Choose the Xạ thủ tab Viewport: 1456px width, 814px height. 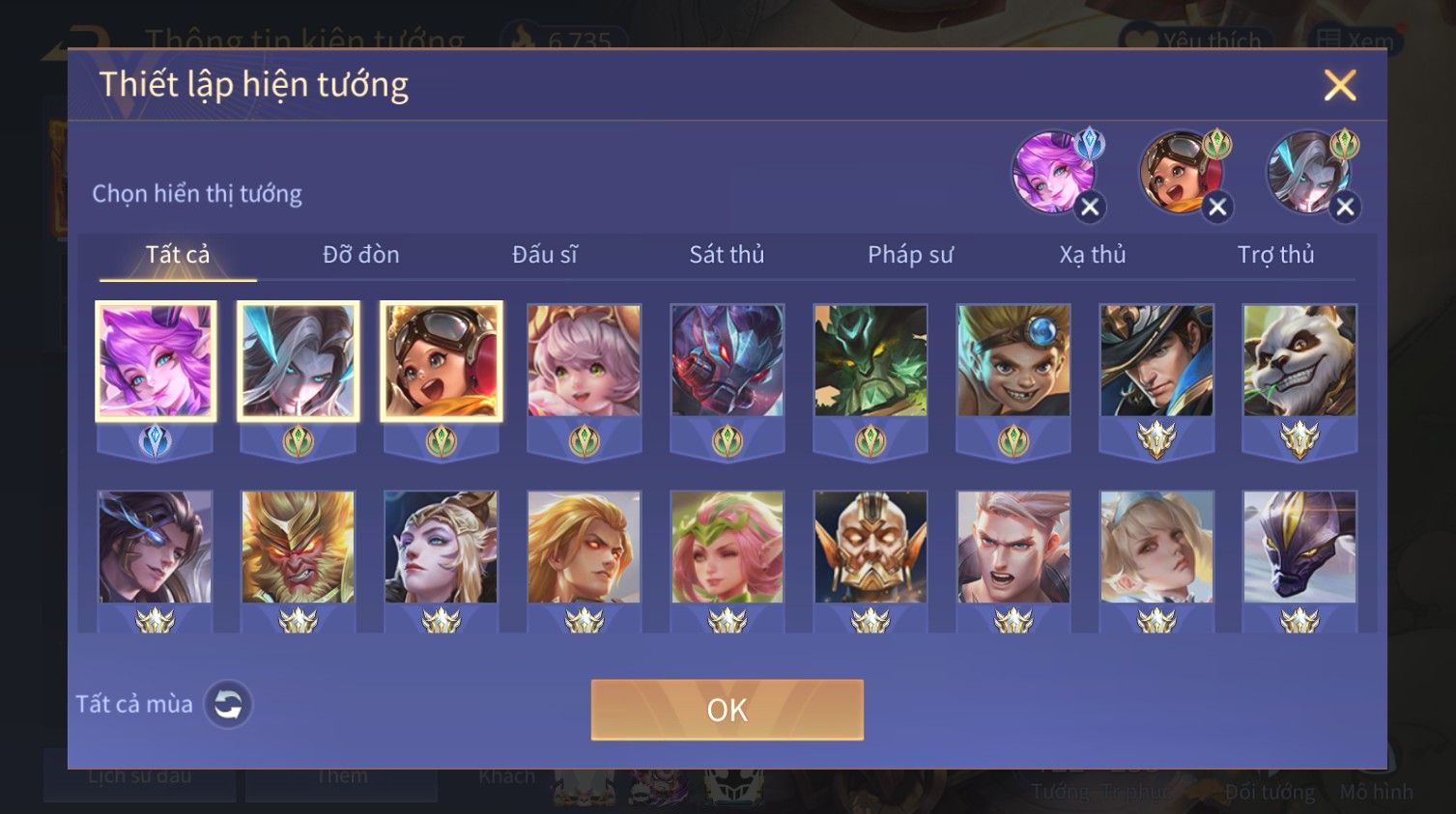click(x=1093, y=255)
